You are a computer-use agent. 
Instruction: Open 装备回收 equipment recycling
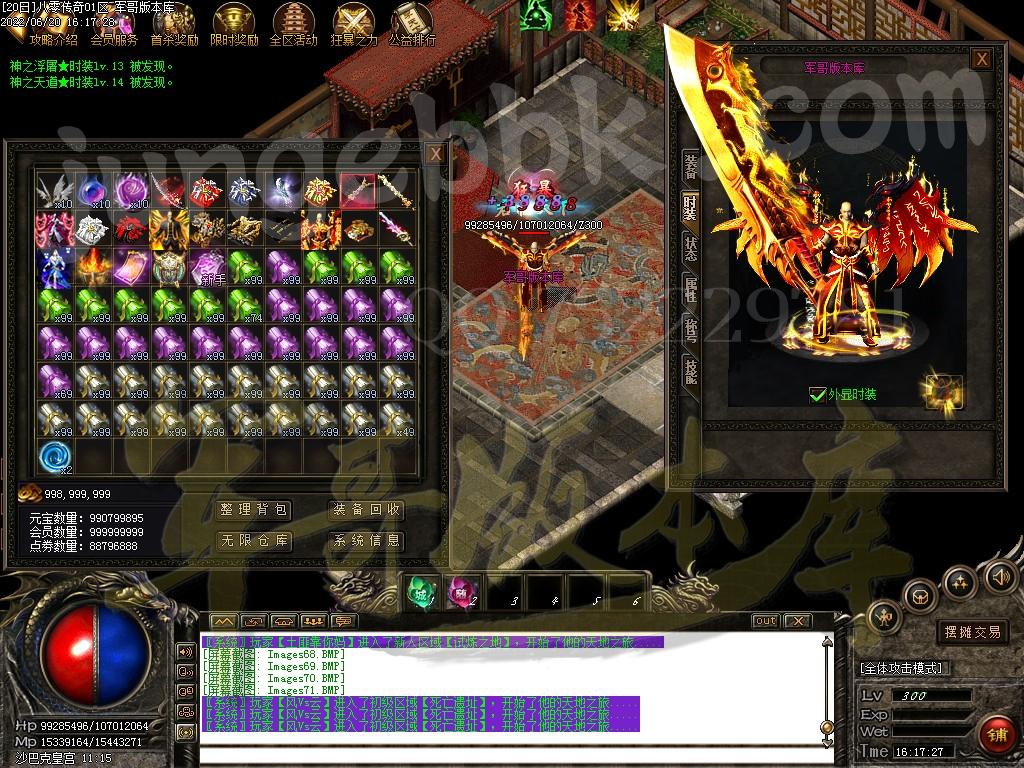point(367,510)
